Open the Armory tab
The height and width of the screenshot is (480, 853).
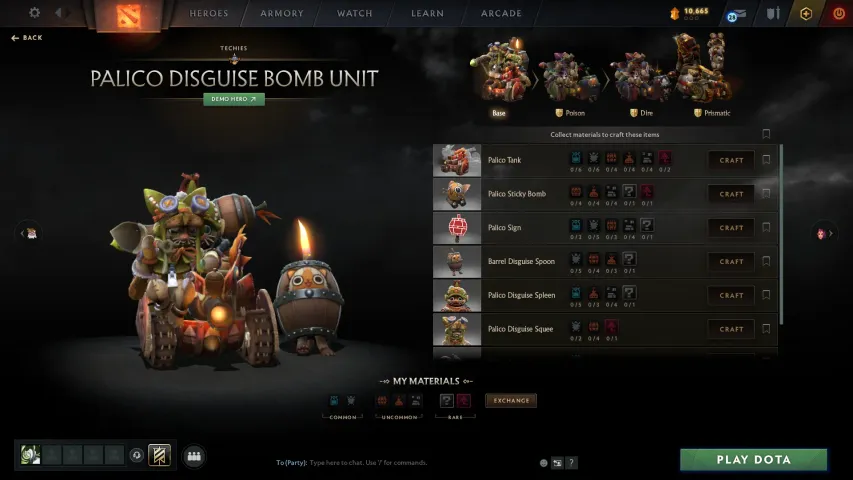[x=282, y=14]
